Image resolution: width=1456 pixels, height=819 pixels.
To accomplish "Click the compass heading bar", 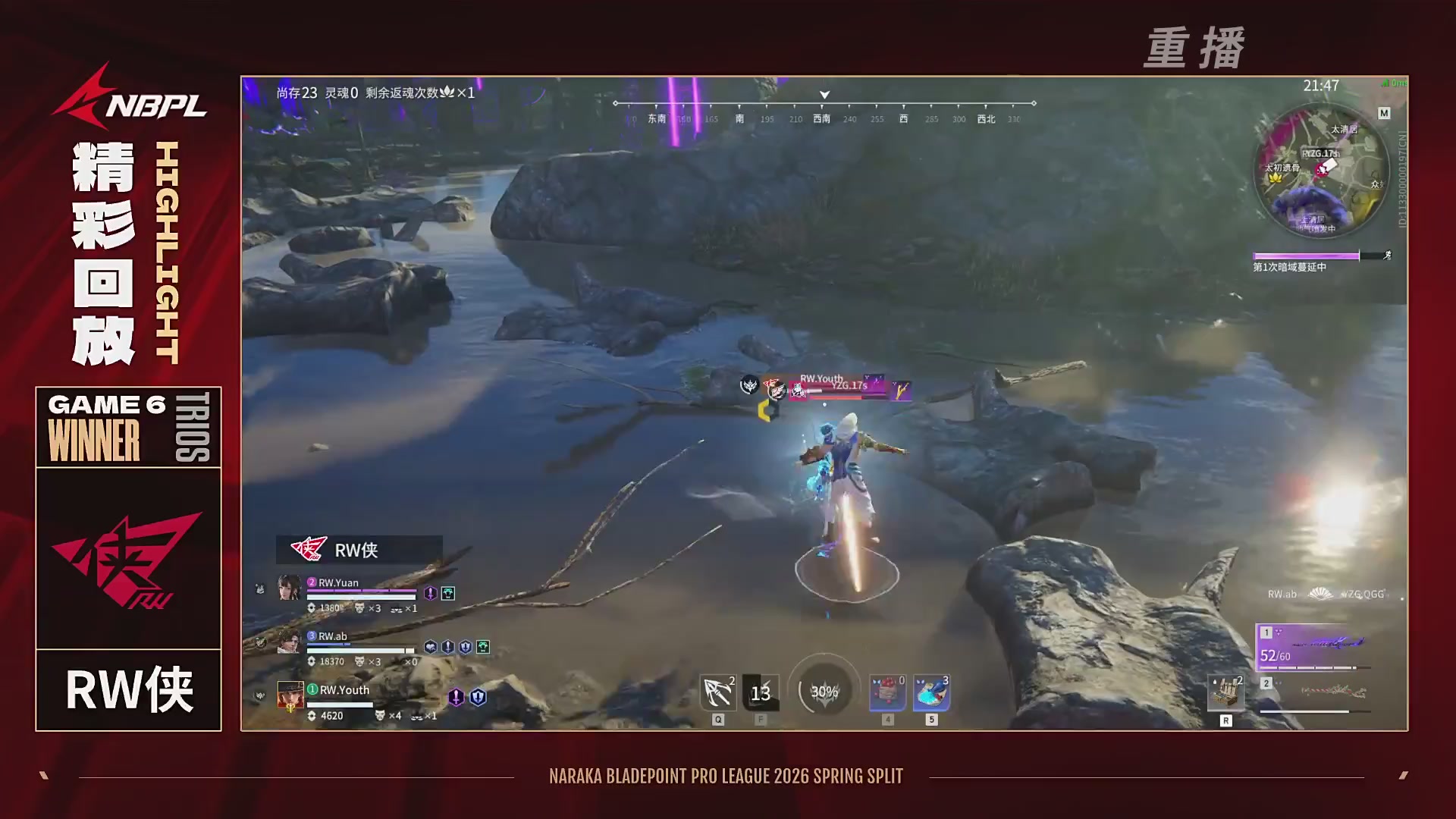I will tap(824, 111).
